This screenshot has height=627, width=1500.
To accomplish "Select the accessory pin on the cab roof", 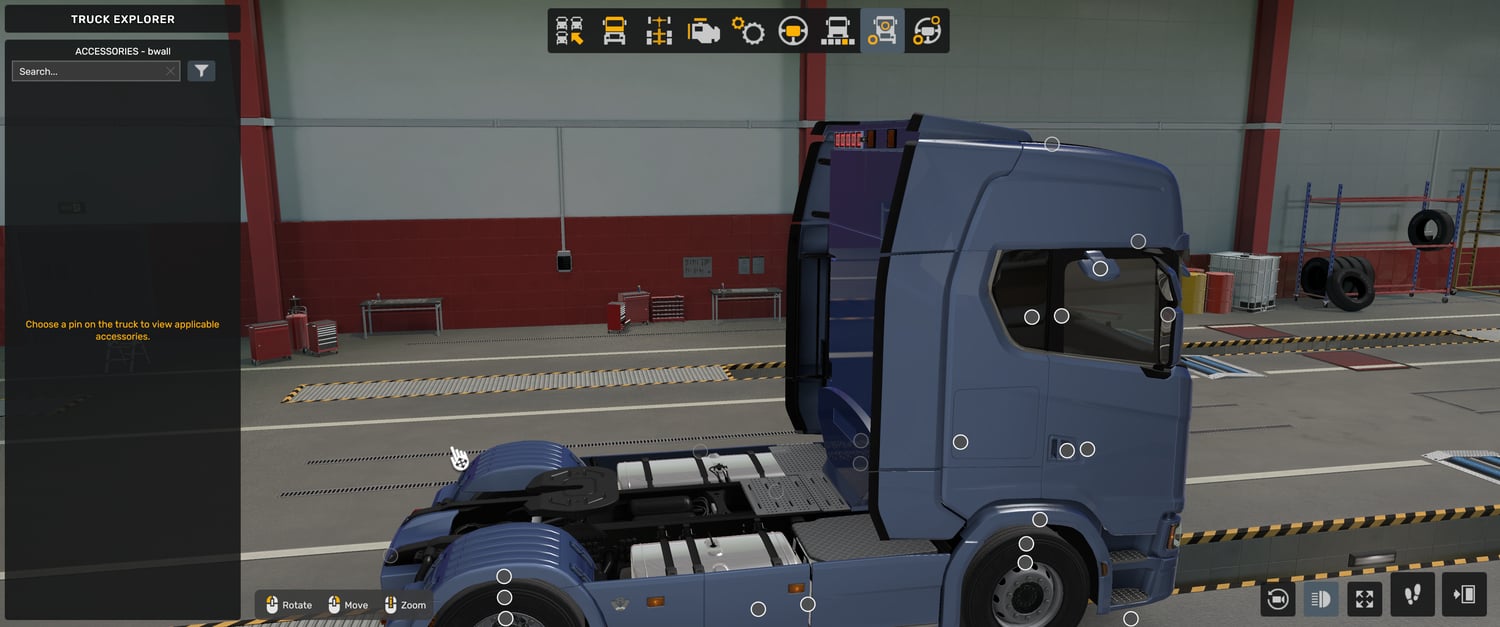I will 1052,144.
